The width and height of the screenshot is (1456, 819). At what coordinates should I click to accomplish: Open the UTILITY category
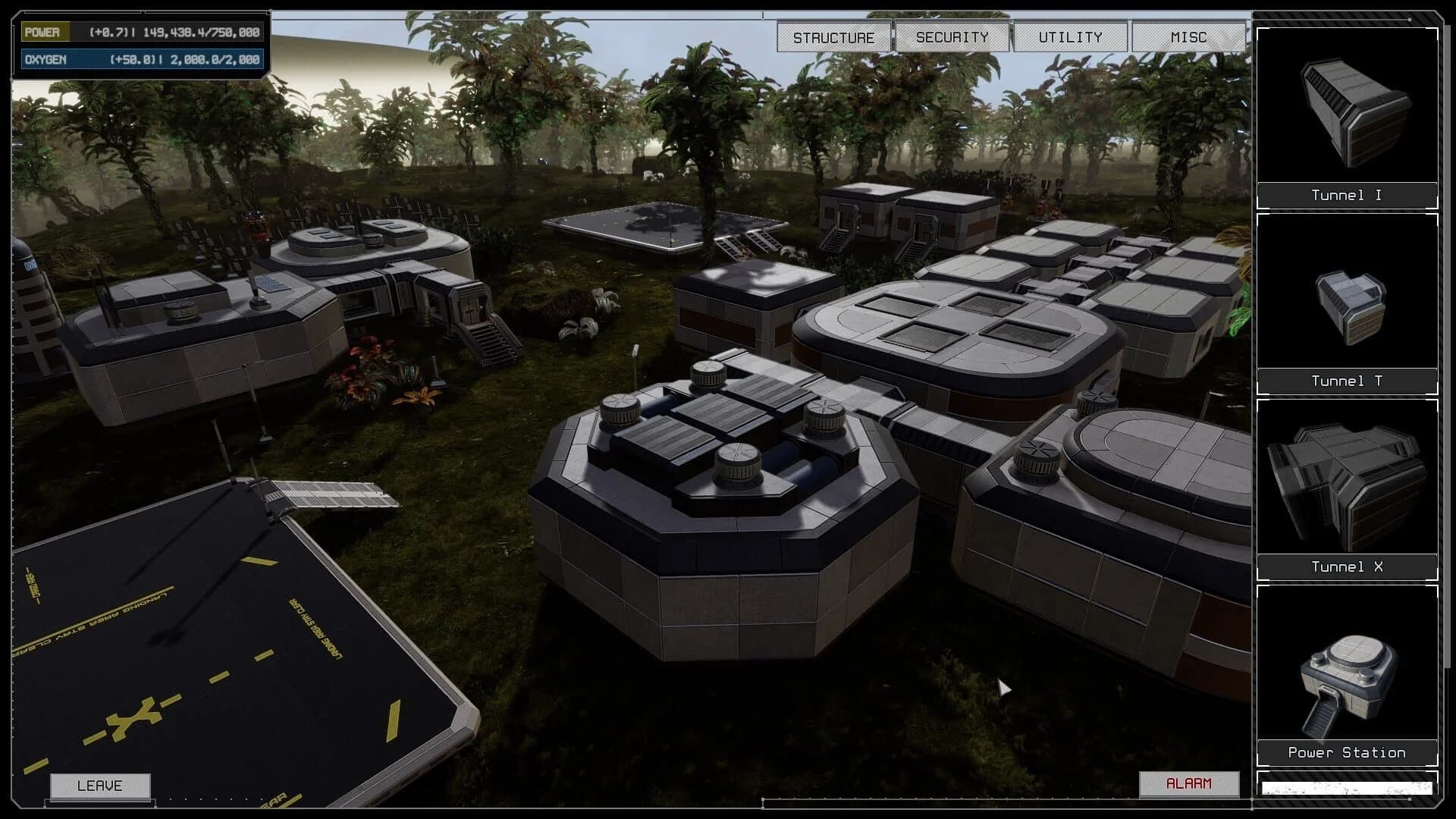tap(1069, 36)
